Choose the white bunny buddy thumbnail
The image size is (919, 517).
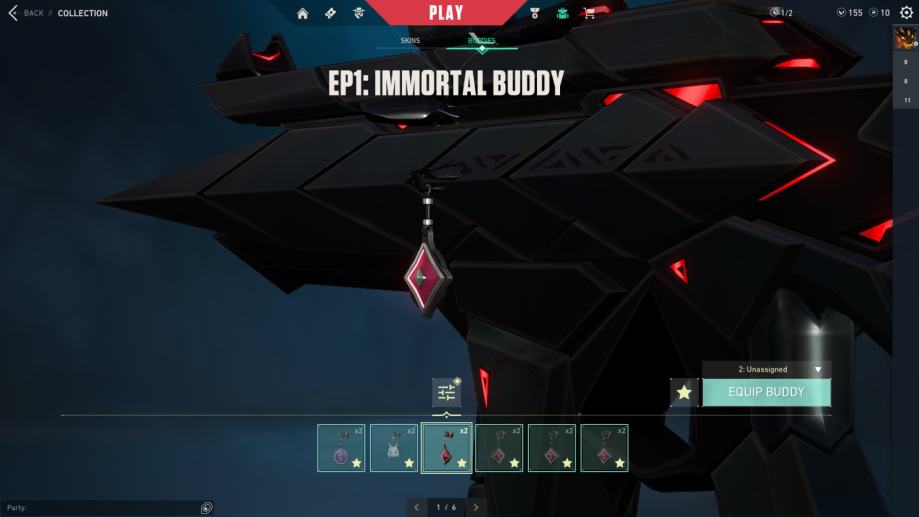click(x=394, y=448)
